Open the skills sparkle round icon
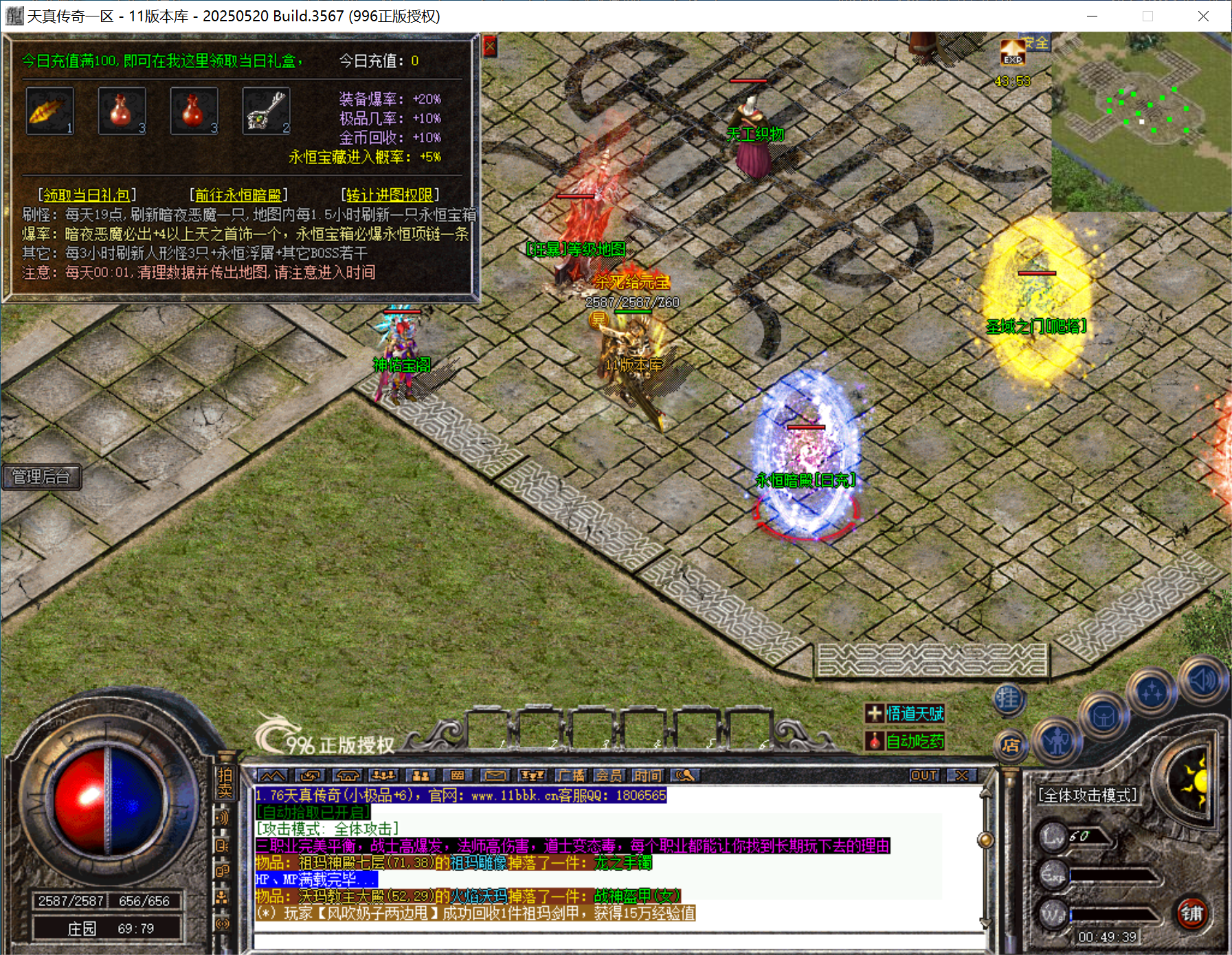This screenshot has width=1232, height=955. 1152,692
